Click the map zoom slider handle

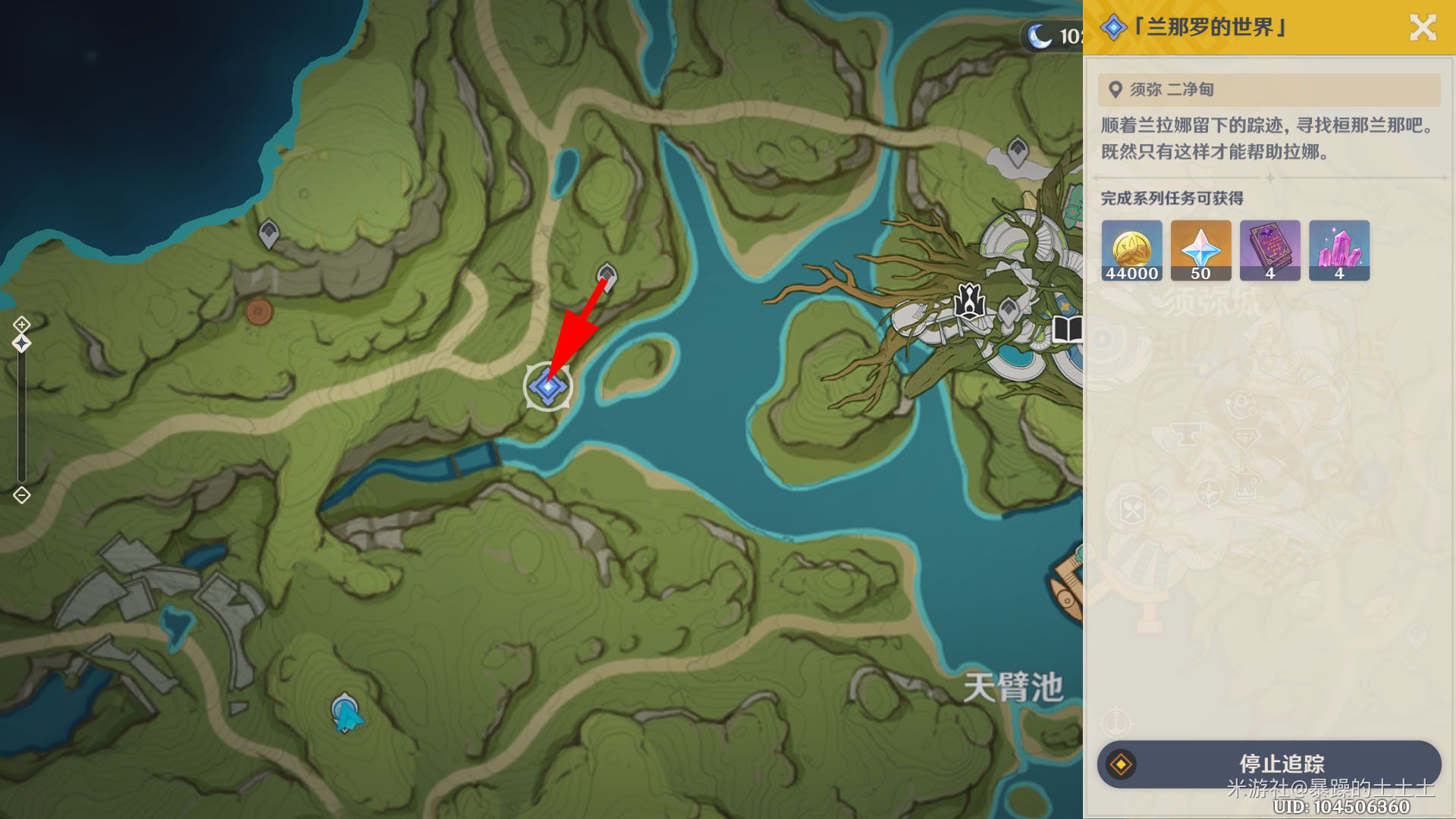click(x=21, y=344)
